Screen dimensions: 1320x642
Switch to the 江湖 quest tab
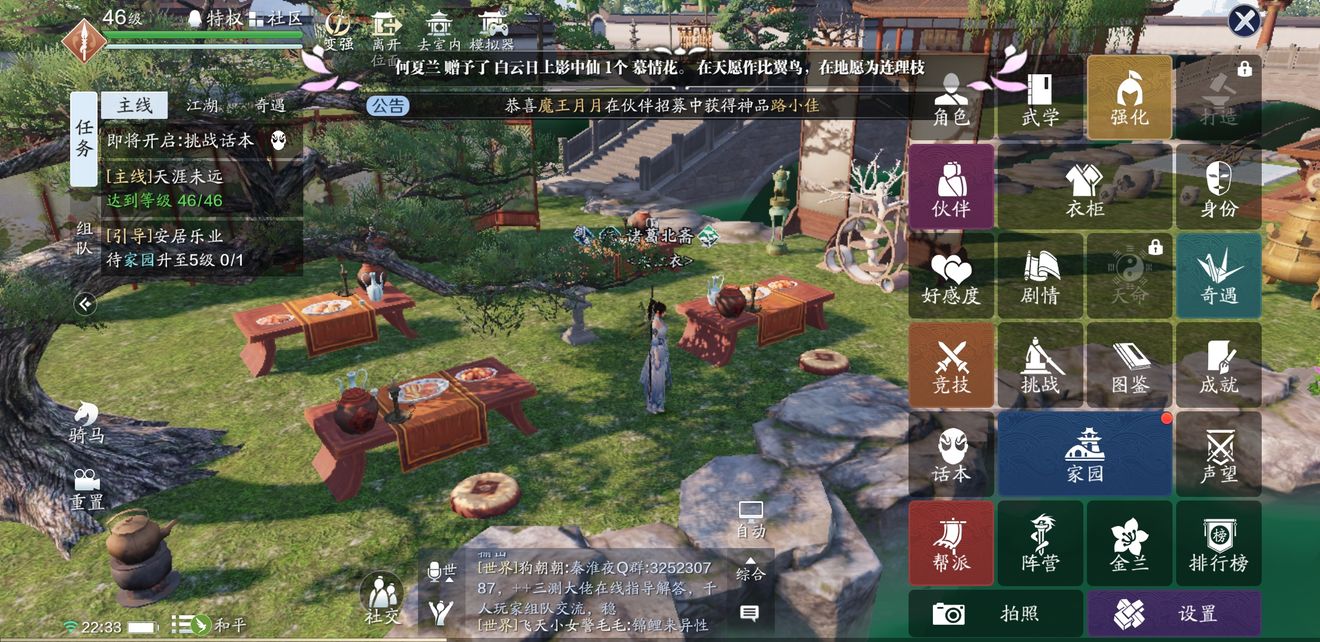tap(202, 105)
